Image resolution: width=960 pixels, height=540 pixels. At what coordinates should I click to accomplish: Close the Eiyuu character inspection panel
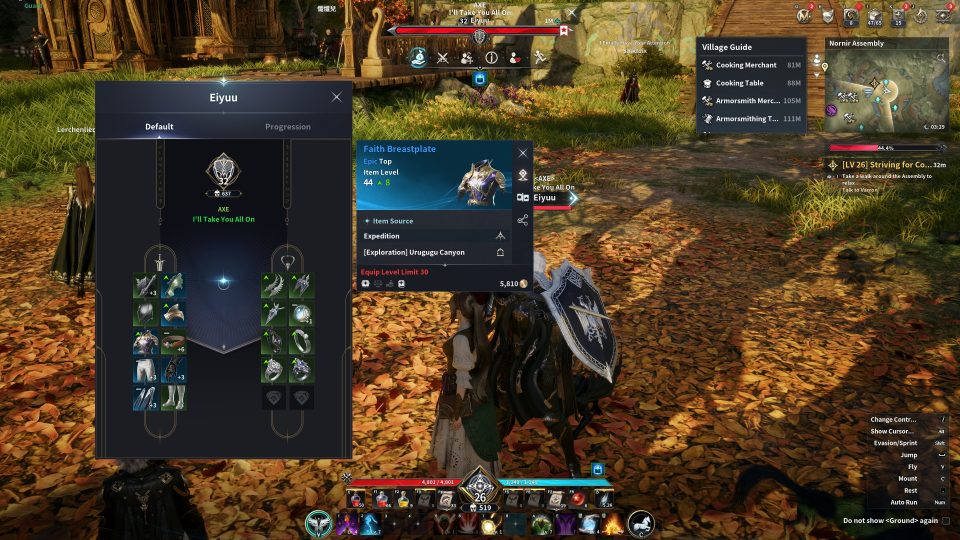pyautogui.click(x=336, y=97)
